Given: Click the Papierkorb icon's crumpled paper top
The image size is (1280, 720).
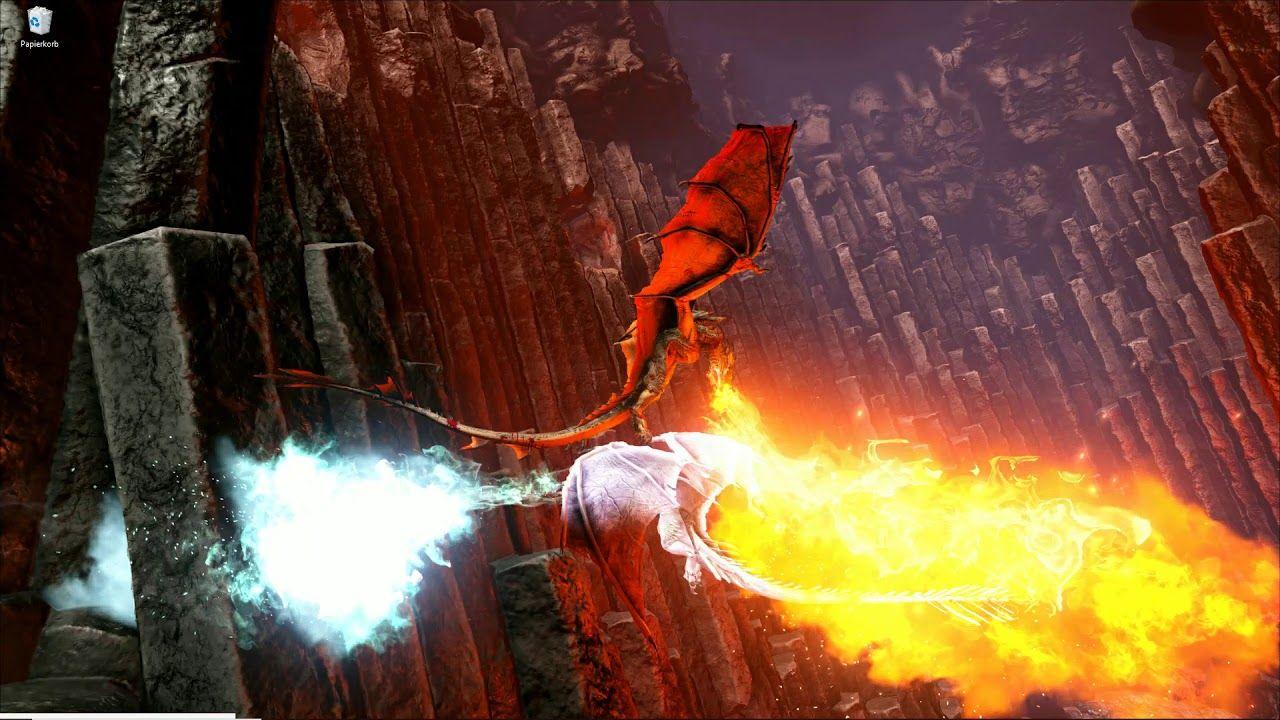Looking at the screenshot, I should pos(39,11).
